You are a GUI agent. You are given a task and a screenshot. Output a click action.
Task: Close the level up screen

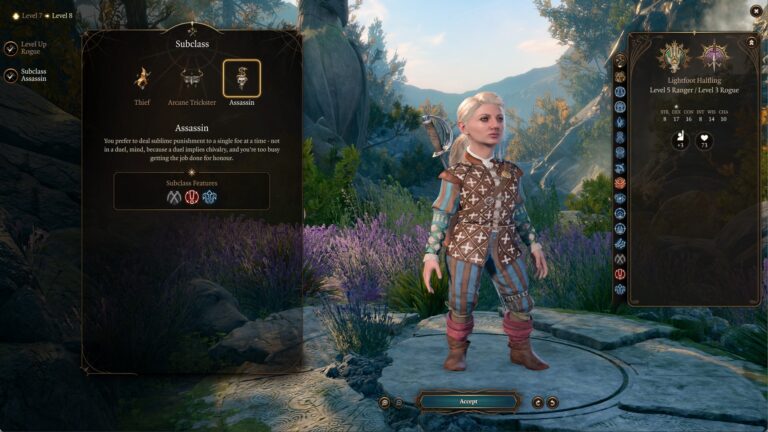tap(756, 11)
